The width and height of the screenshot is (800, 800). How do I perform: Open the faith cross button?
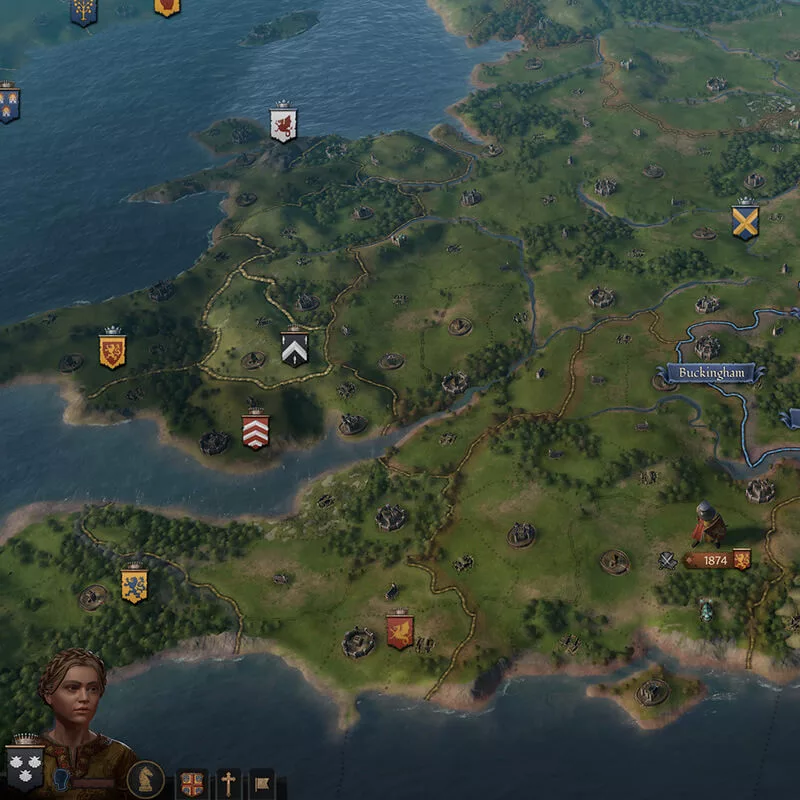229,783
